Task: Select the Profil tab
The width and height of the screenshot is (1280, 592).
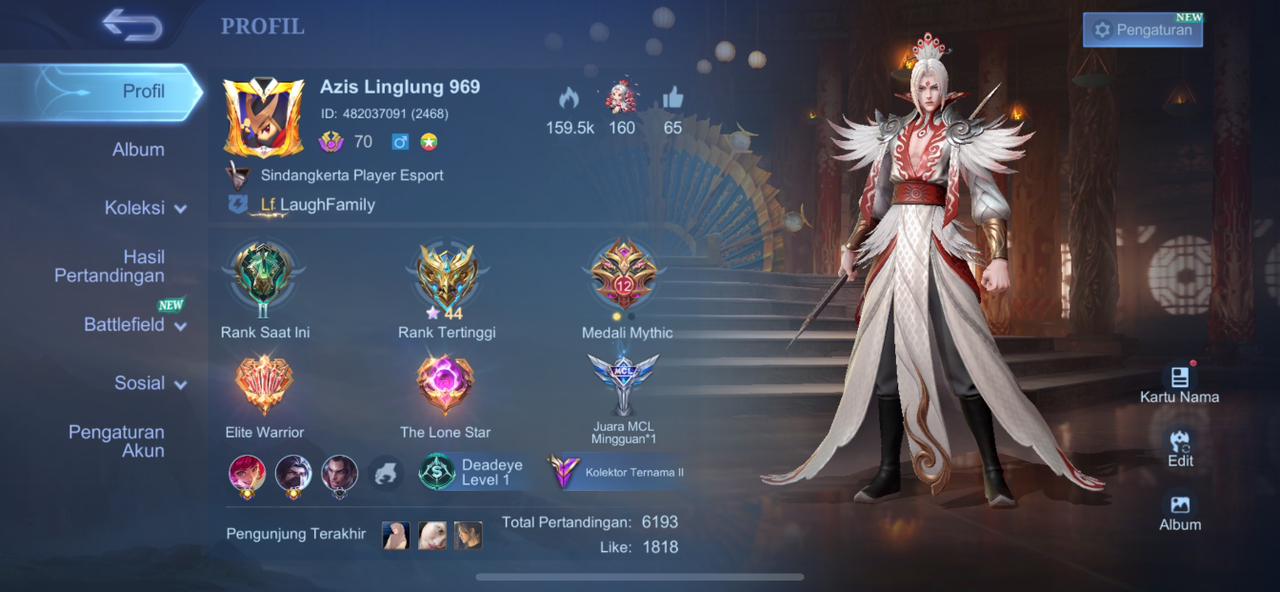Action: [x=143, y=91]
